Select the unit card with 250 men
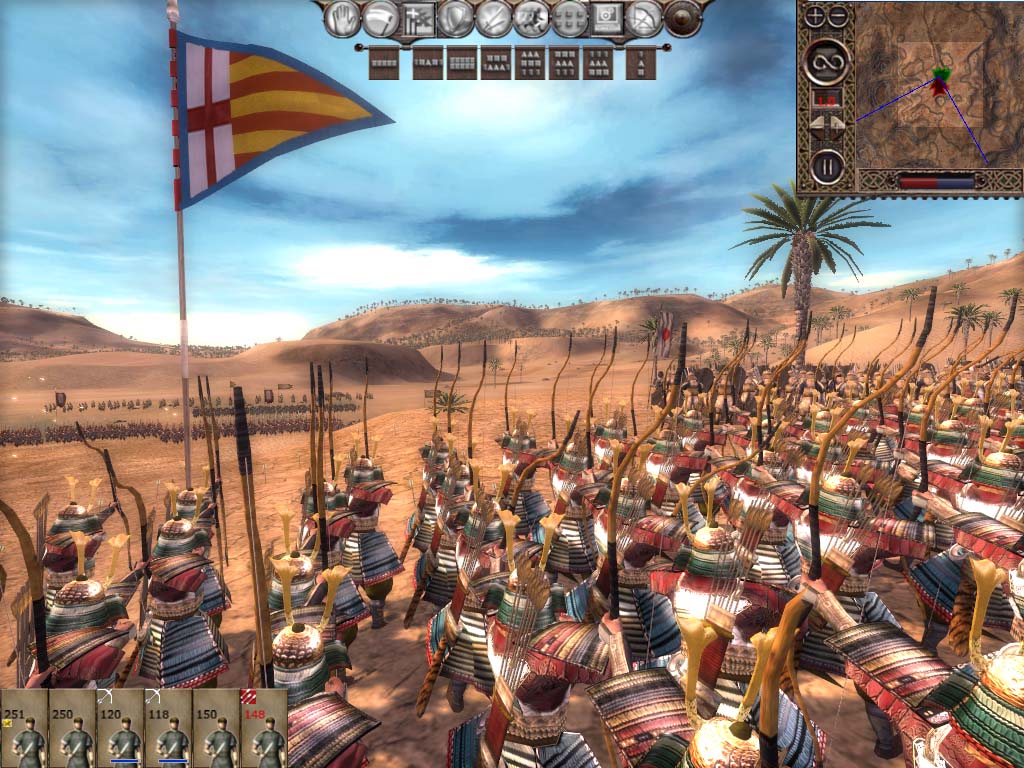The image size is (1024, 768). [72, 728]
